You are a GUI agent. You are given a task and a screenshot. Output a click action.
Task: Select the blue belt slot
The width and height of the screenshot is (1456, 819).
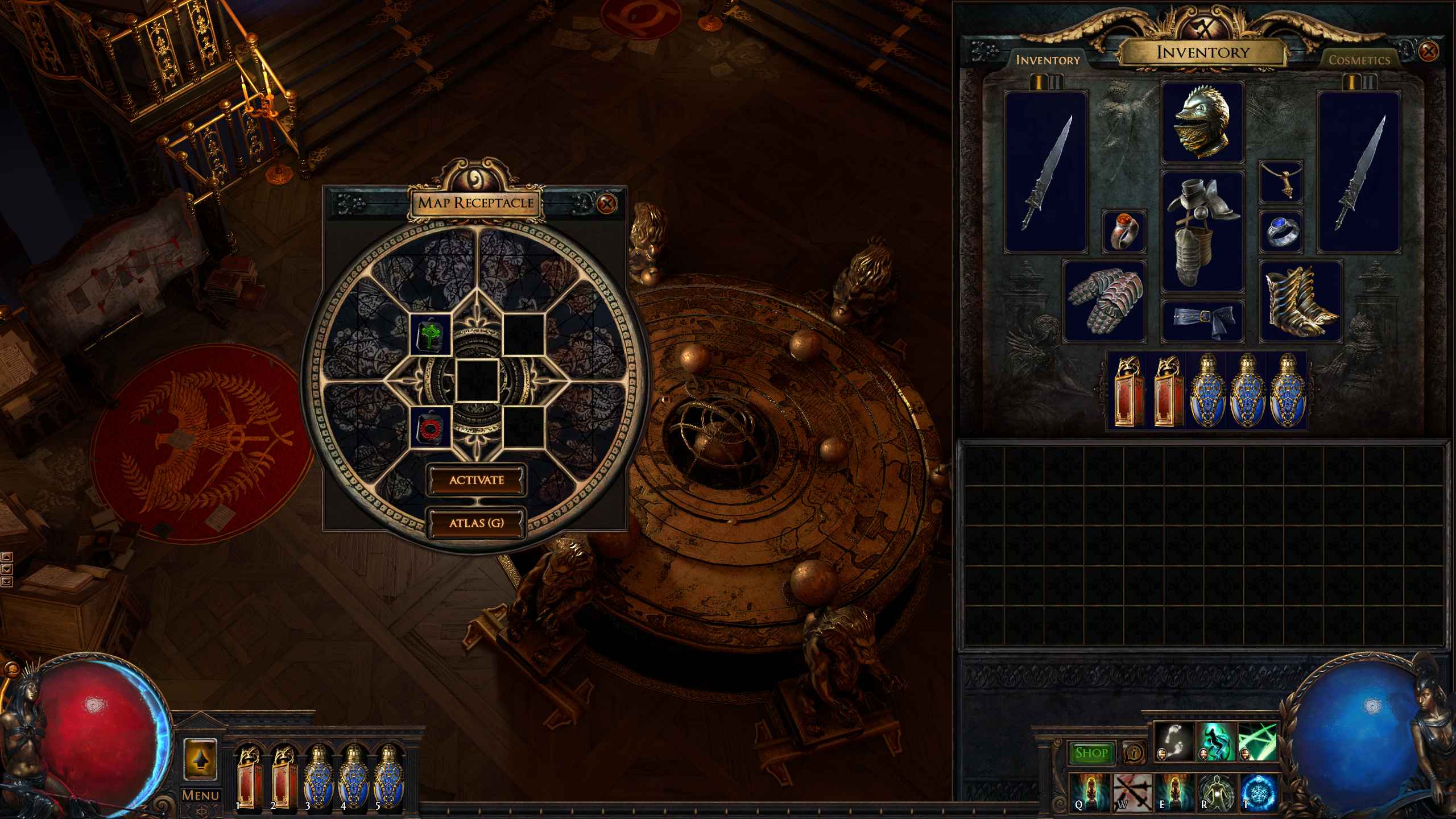(1202, 320)
